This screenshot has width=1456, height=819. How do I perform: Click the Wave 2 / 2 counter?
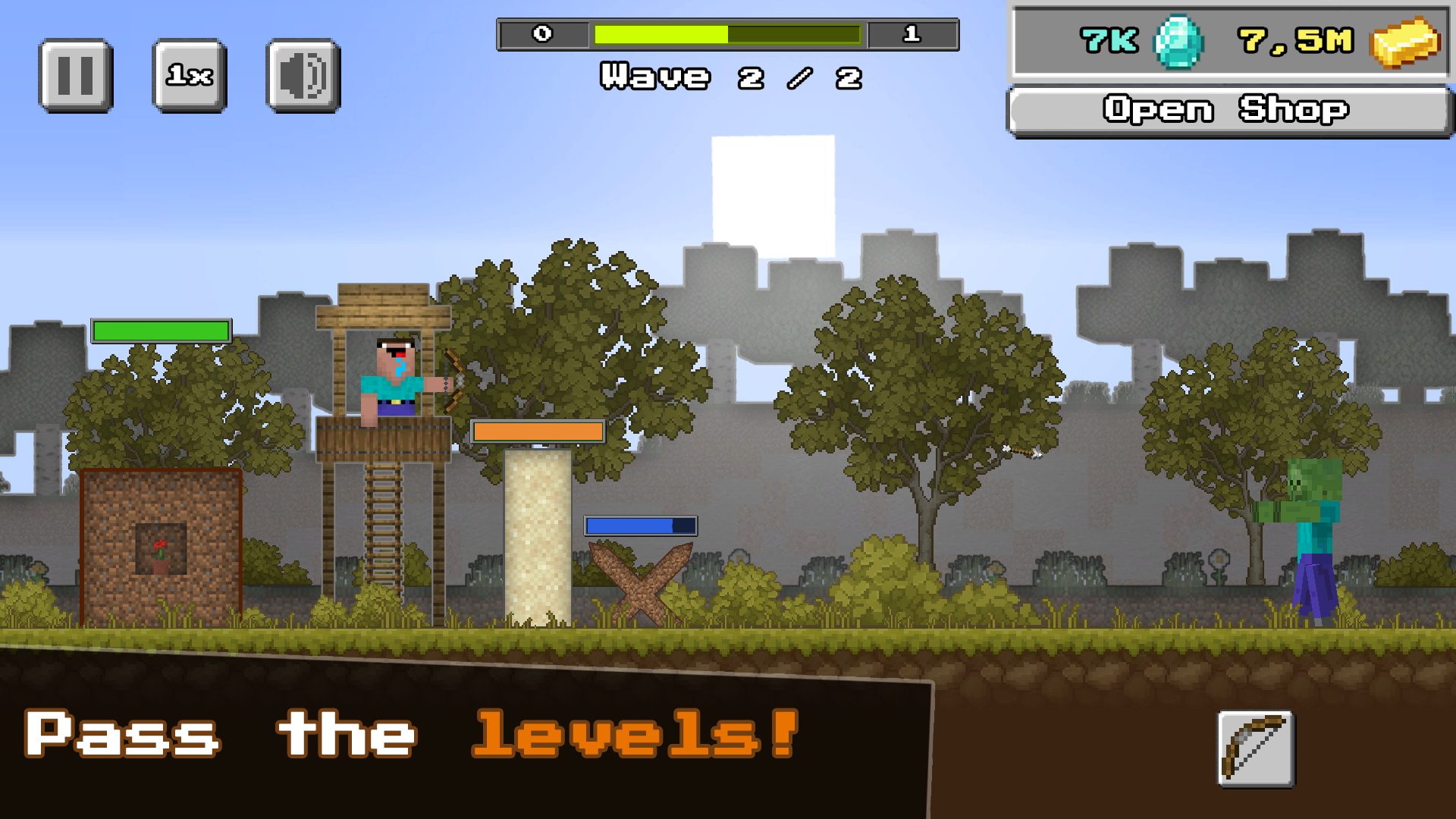coord(730,76)
